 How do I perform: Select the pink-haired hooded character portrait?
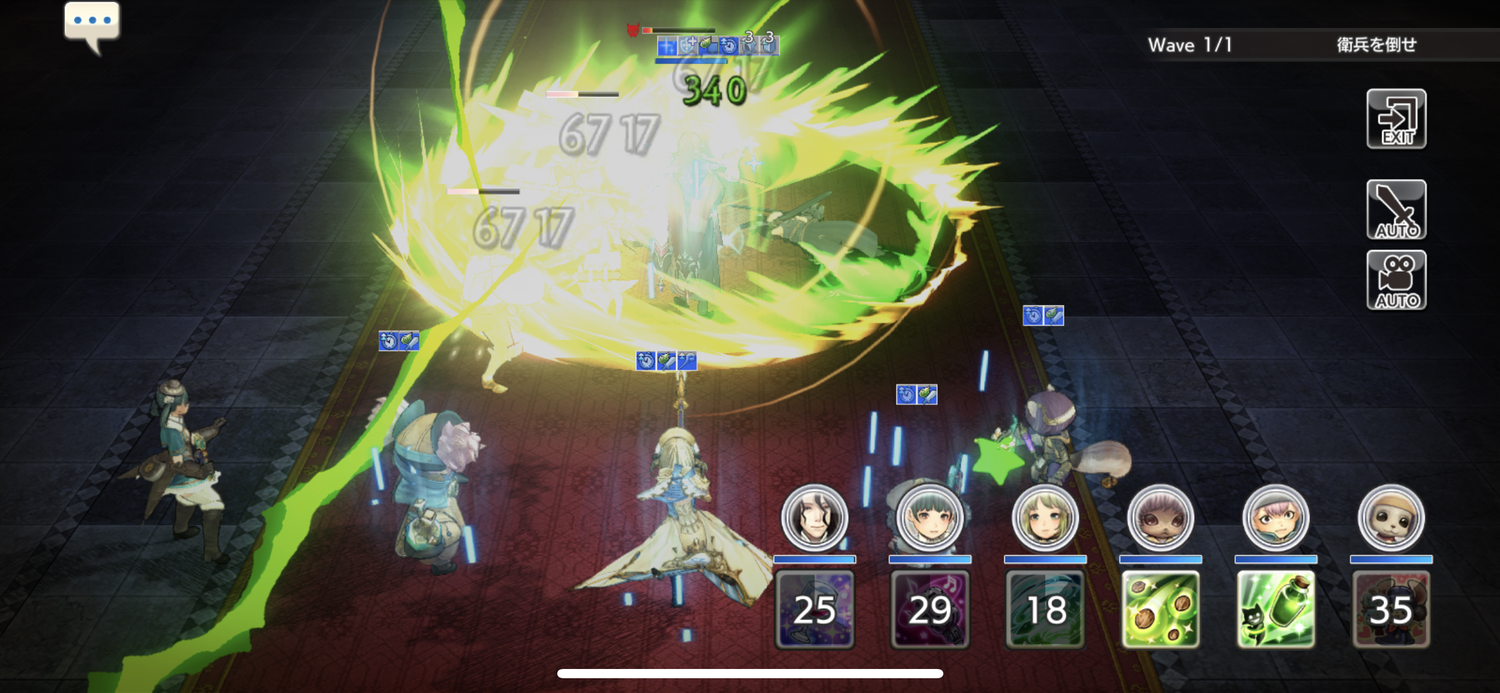click(x=1276, y=518)
